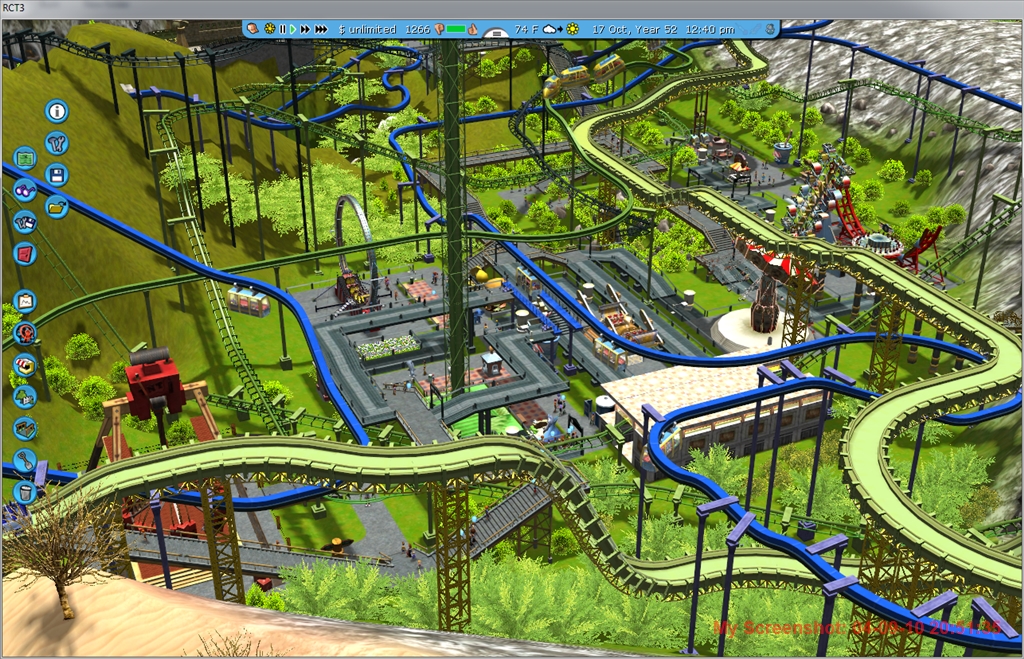The width and height of the screenshot is (1024, 659).
Task: Open the park info button
Action: click(x=56, y=111)
